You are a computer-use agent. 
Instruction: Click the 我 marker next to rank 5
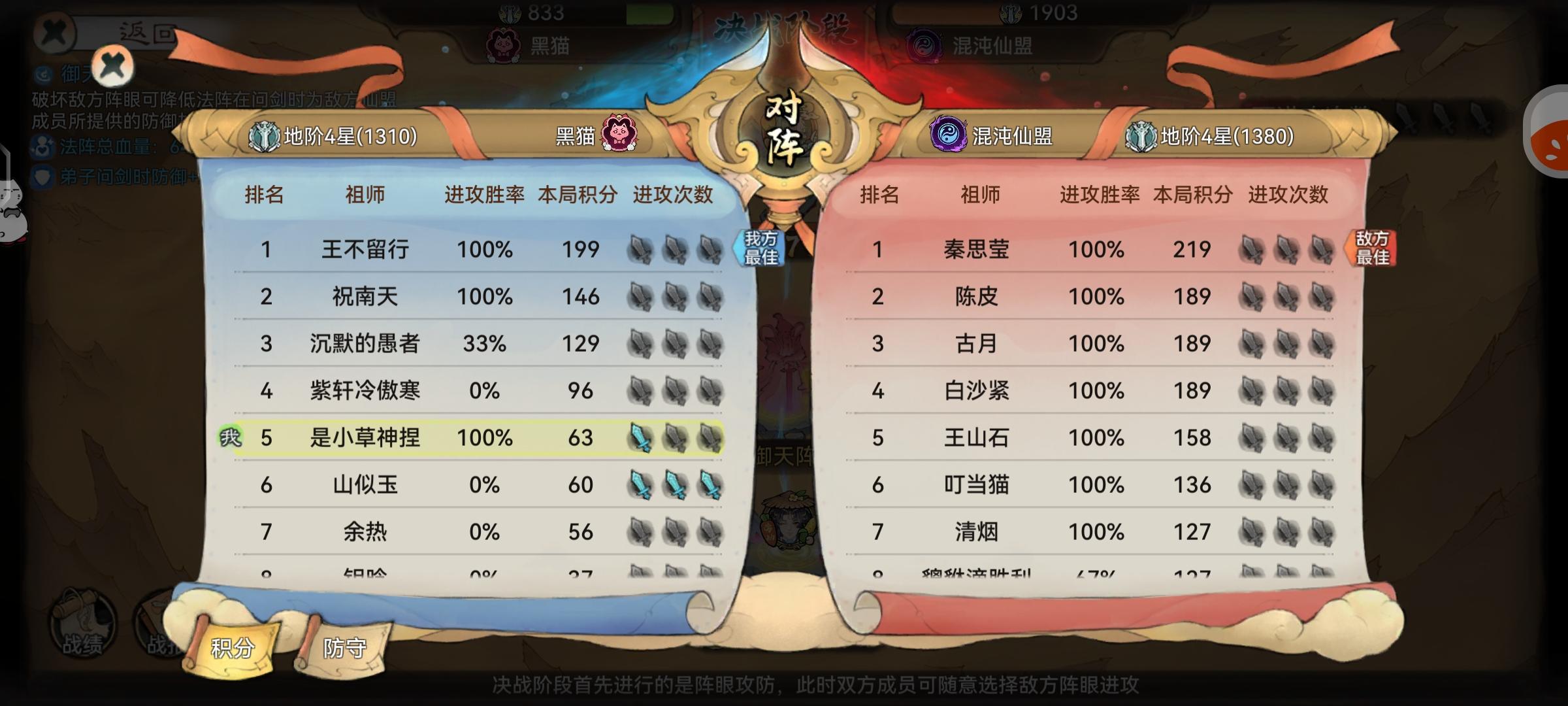coord(230,437)
